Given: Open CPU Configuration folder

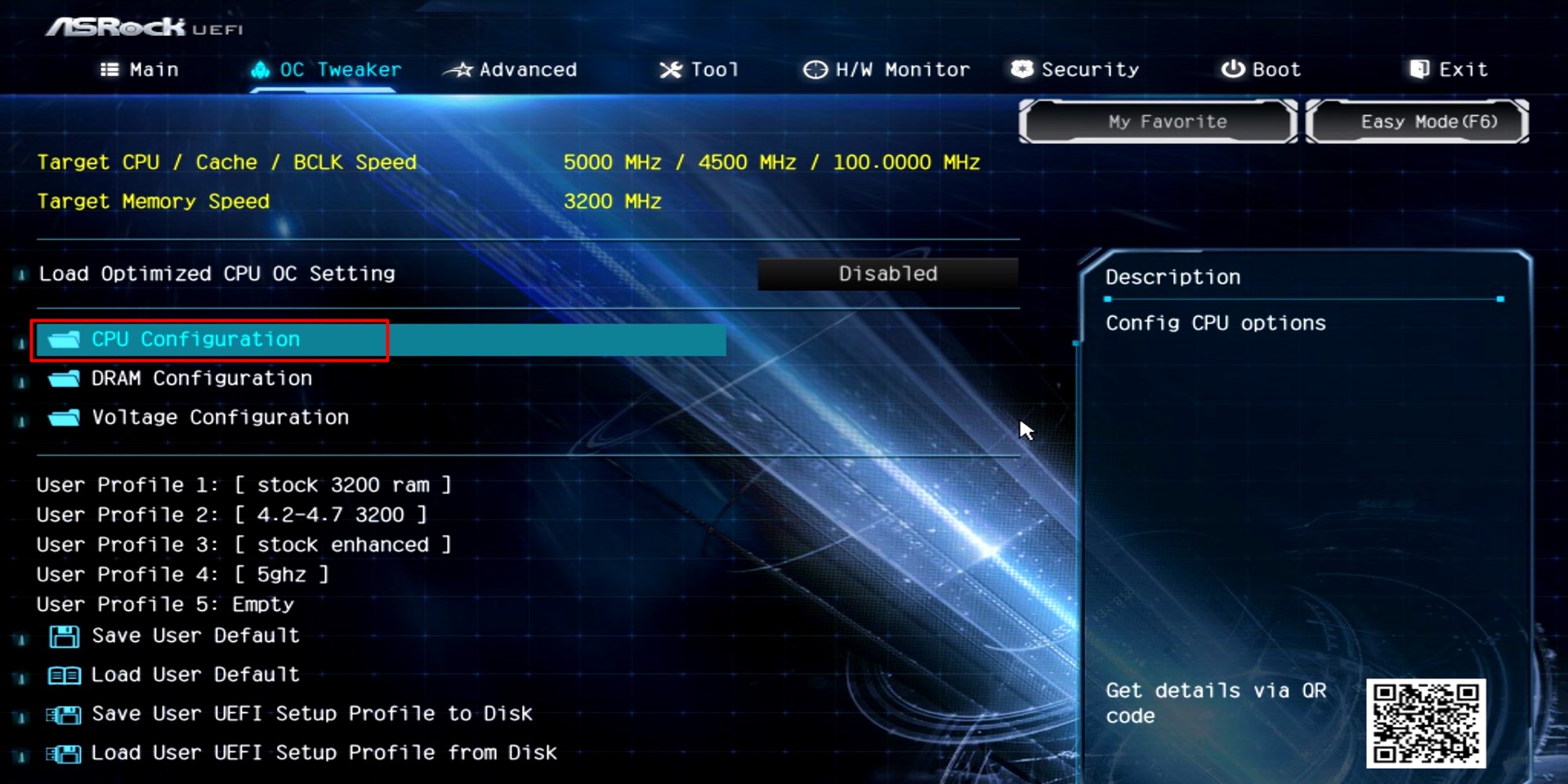Looking at the screenshot, I should click(x=195, y=340).
